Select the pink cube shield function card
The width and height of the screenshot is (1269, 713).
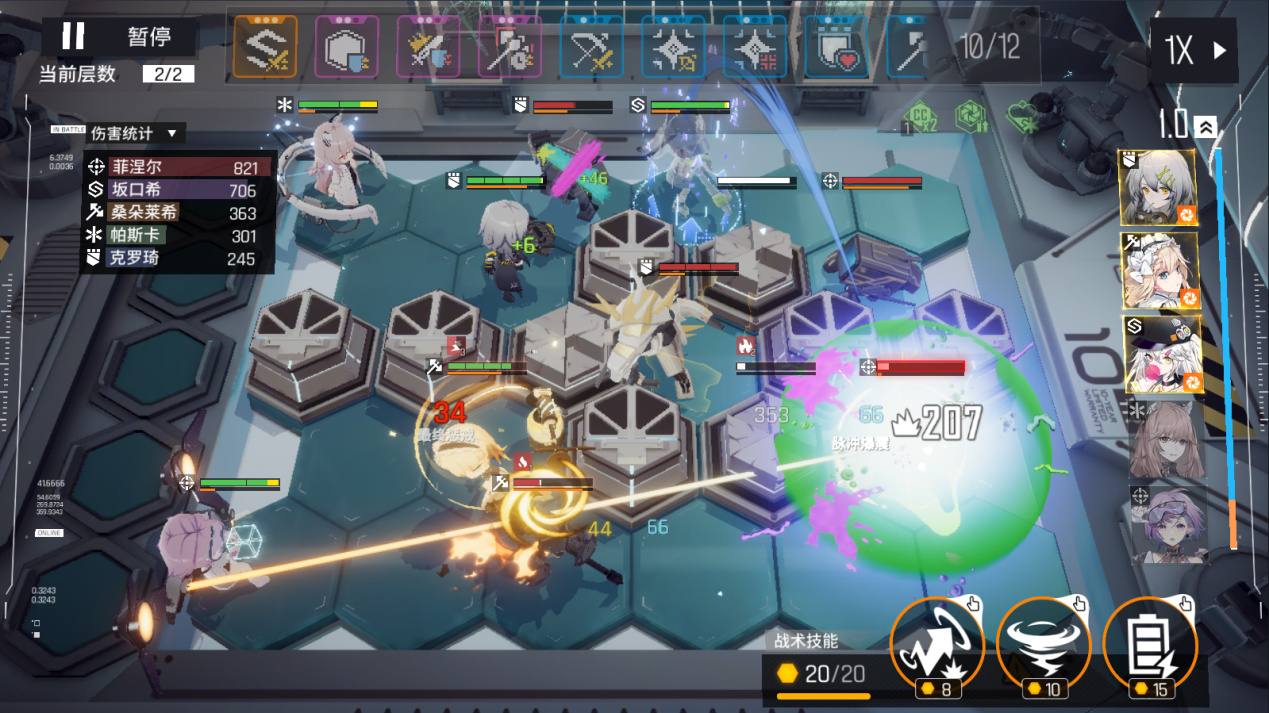pyautogui.click(x=347, y=47)
